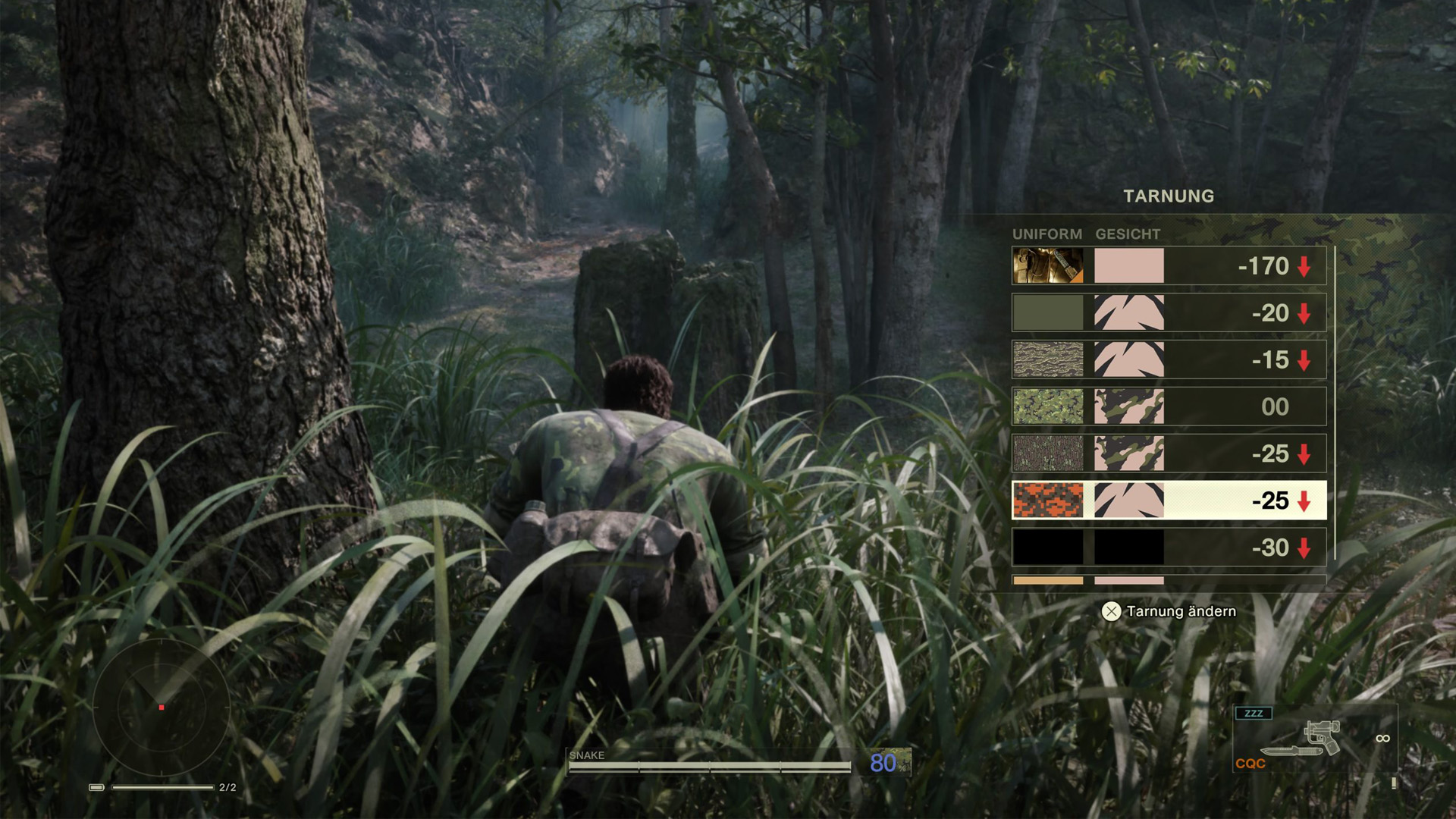Click the infinity ammo symbol beside the pistol
The width and height of the screenshot is (1456, 819).
(x=1383, y=737)
